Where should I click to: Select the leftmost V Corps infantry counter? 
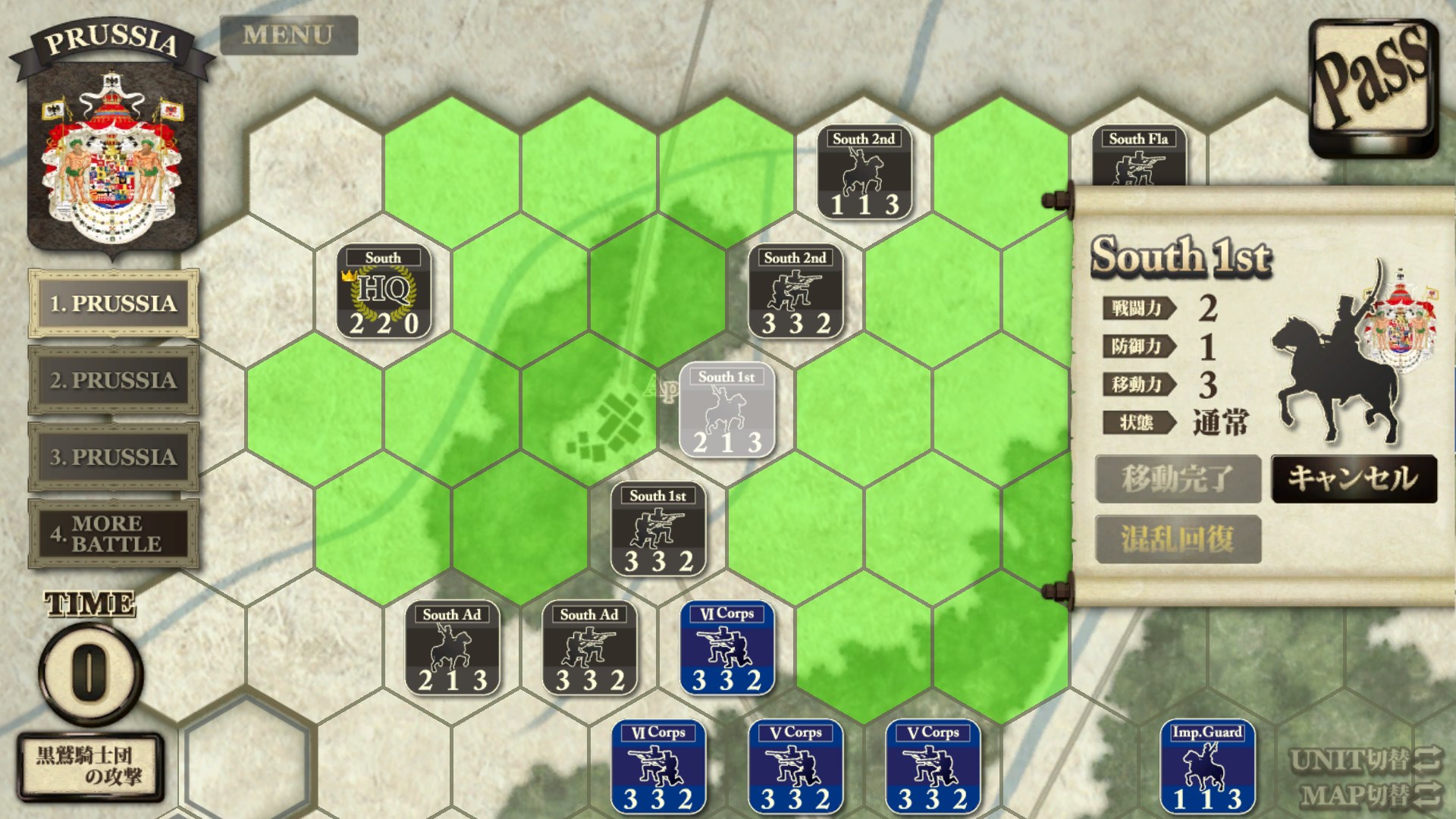[x=796, y=766]
